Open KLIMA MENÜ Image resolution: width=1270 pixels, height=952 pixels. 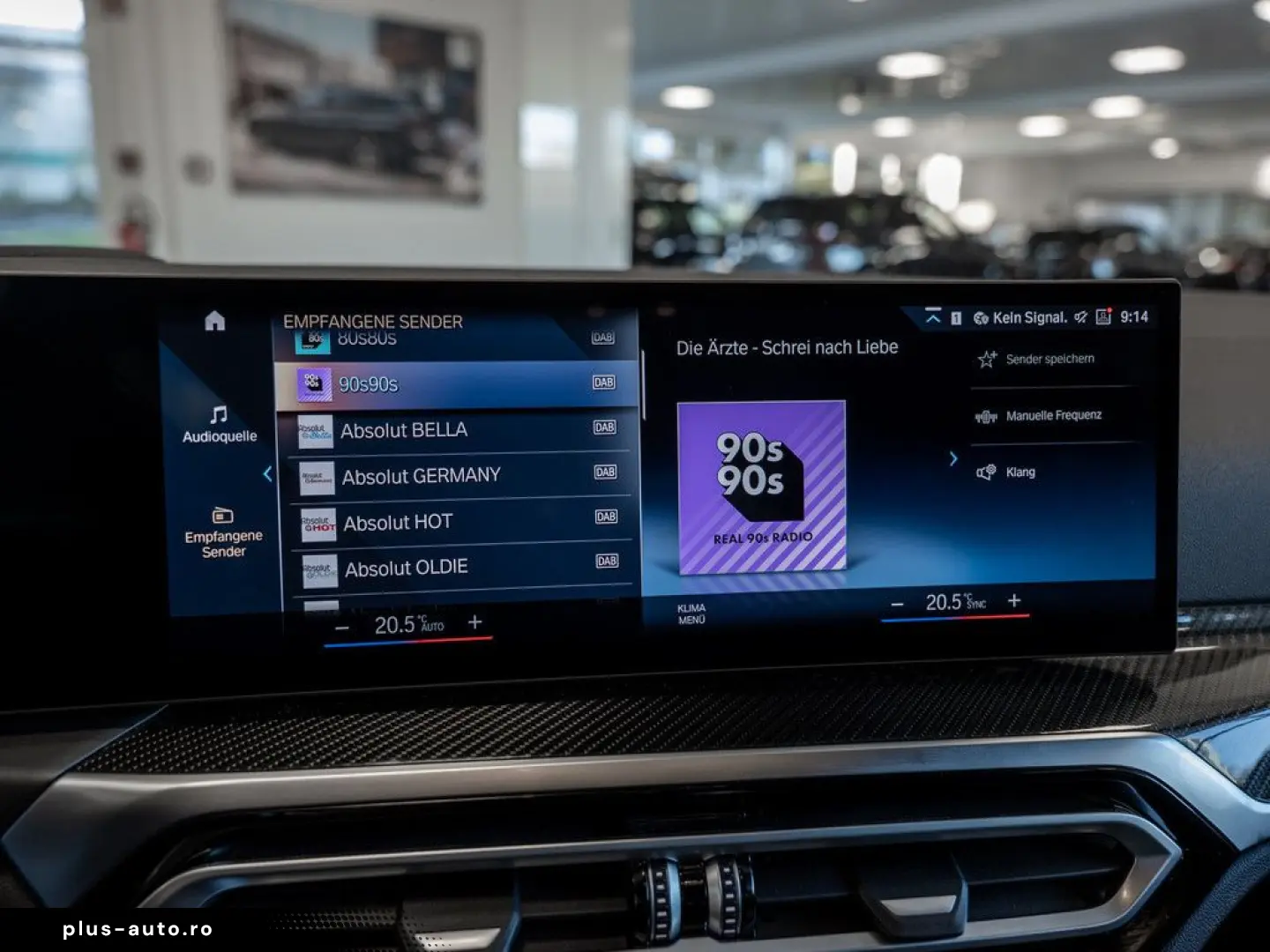(x=693, y=613)
